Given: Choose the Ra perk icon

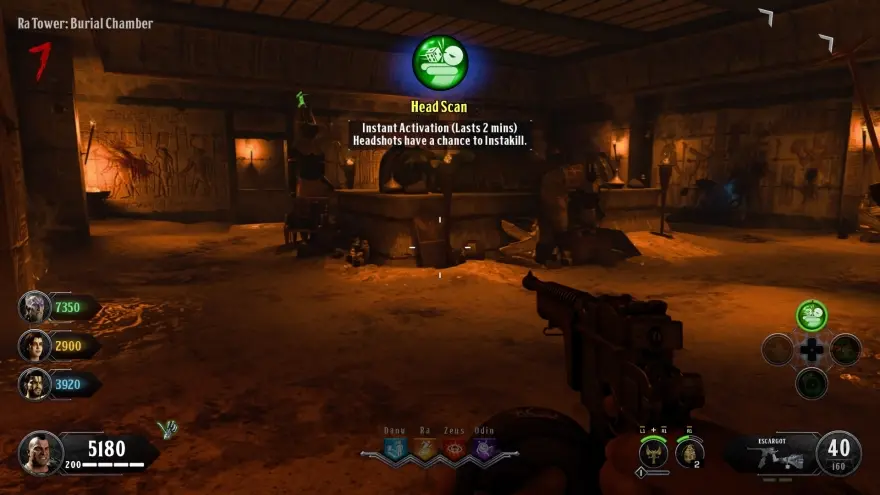Looking at the screenshot, I should coord(425,448).
